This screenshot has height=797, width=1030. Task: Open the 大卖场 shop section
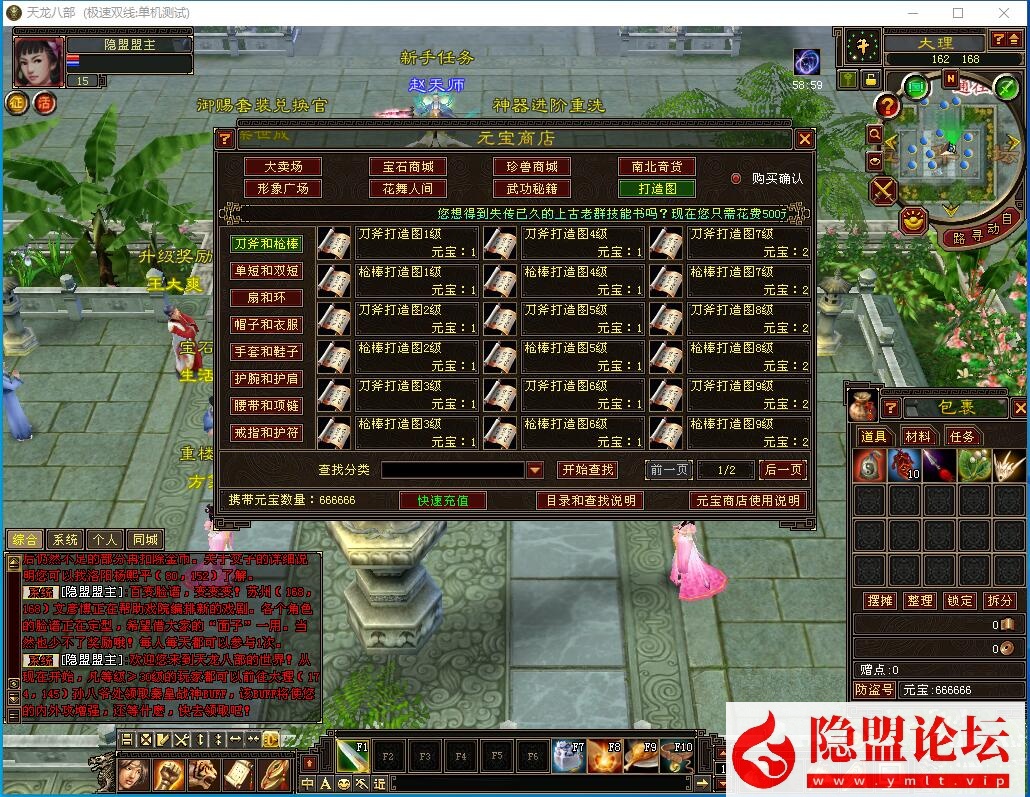pos(283,167)
